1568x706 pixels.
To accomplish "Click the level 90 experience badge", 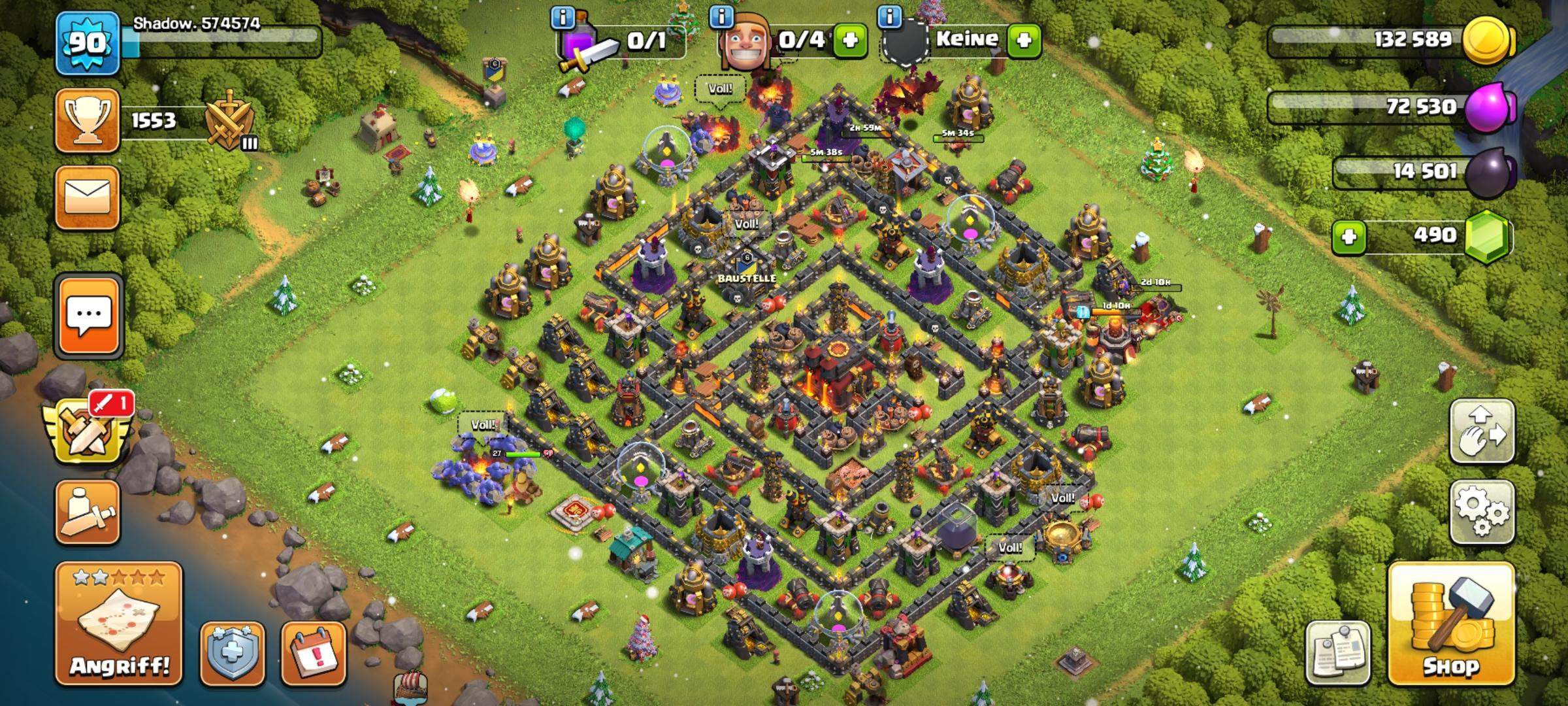I will tap(87, 43).
